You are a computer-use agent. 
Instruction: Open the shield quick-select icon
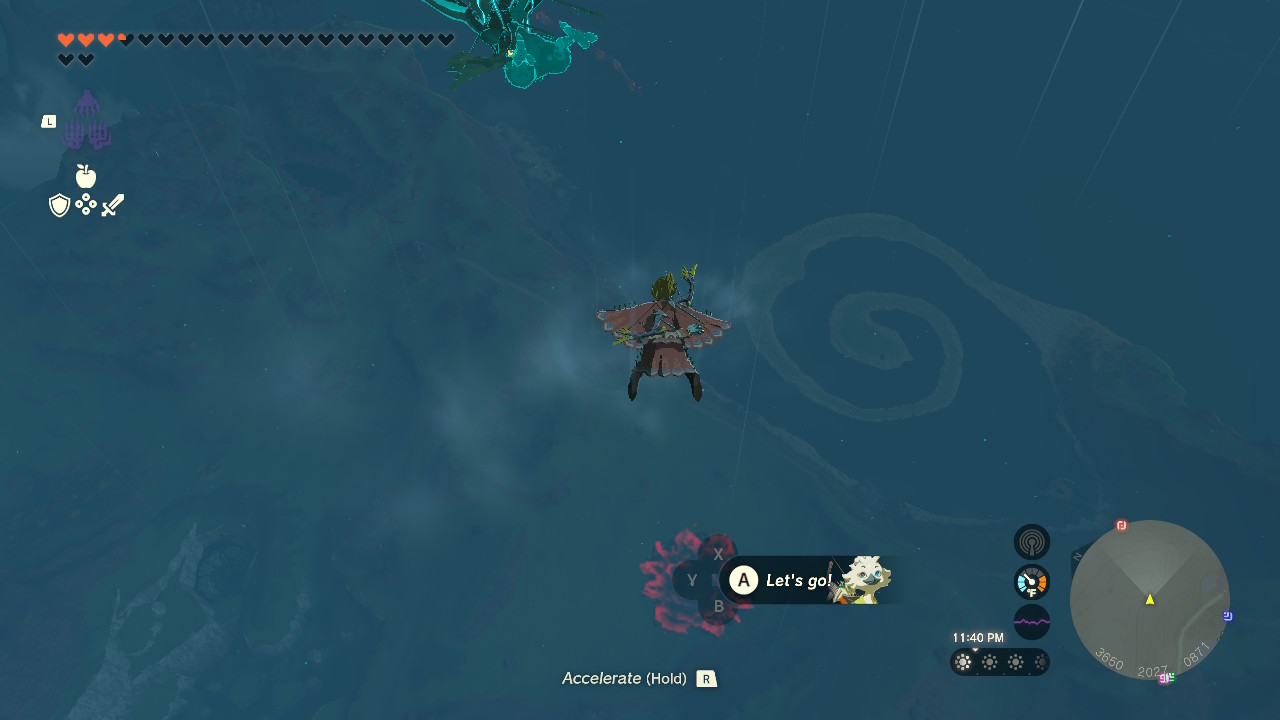60,206
